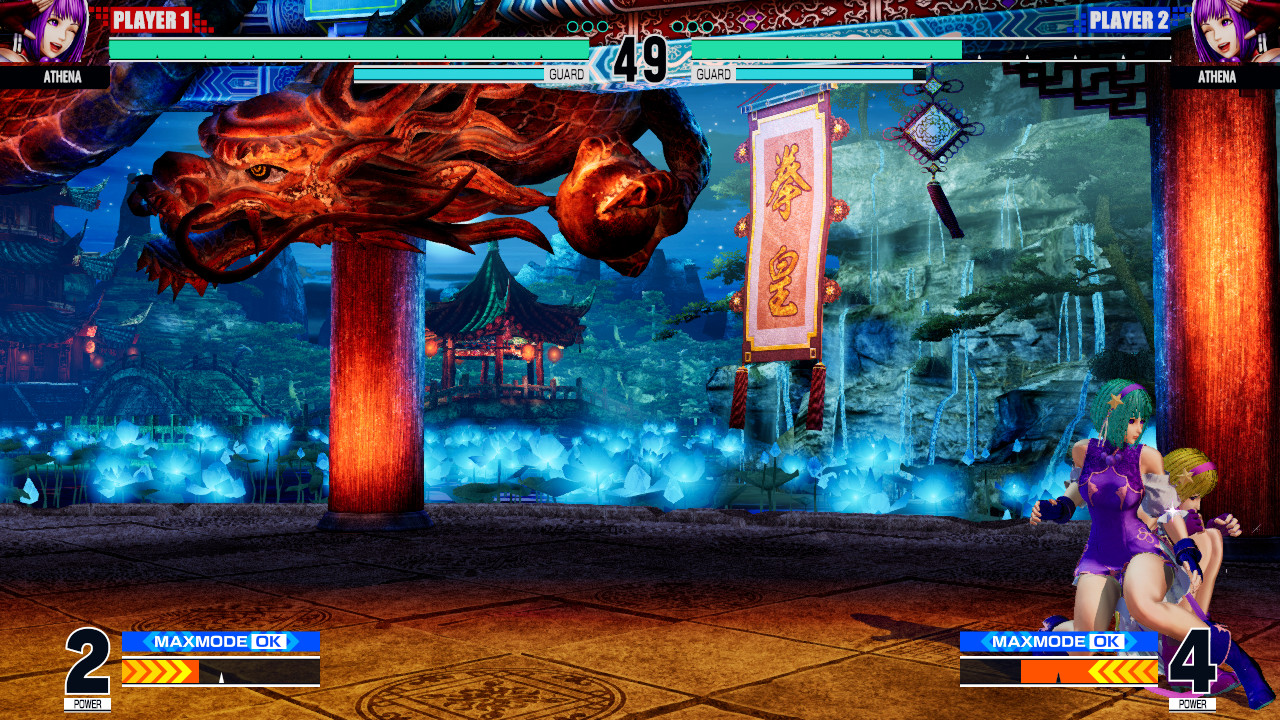The image size is (1280, 720).
Task: Click the MAXMODE OK indicator for Player 2
Action: (x=1060, y=641)
